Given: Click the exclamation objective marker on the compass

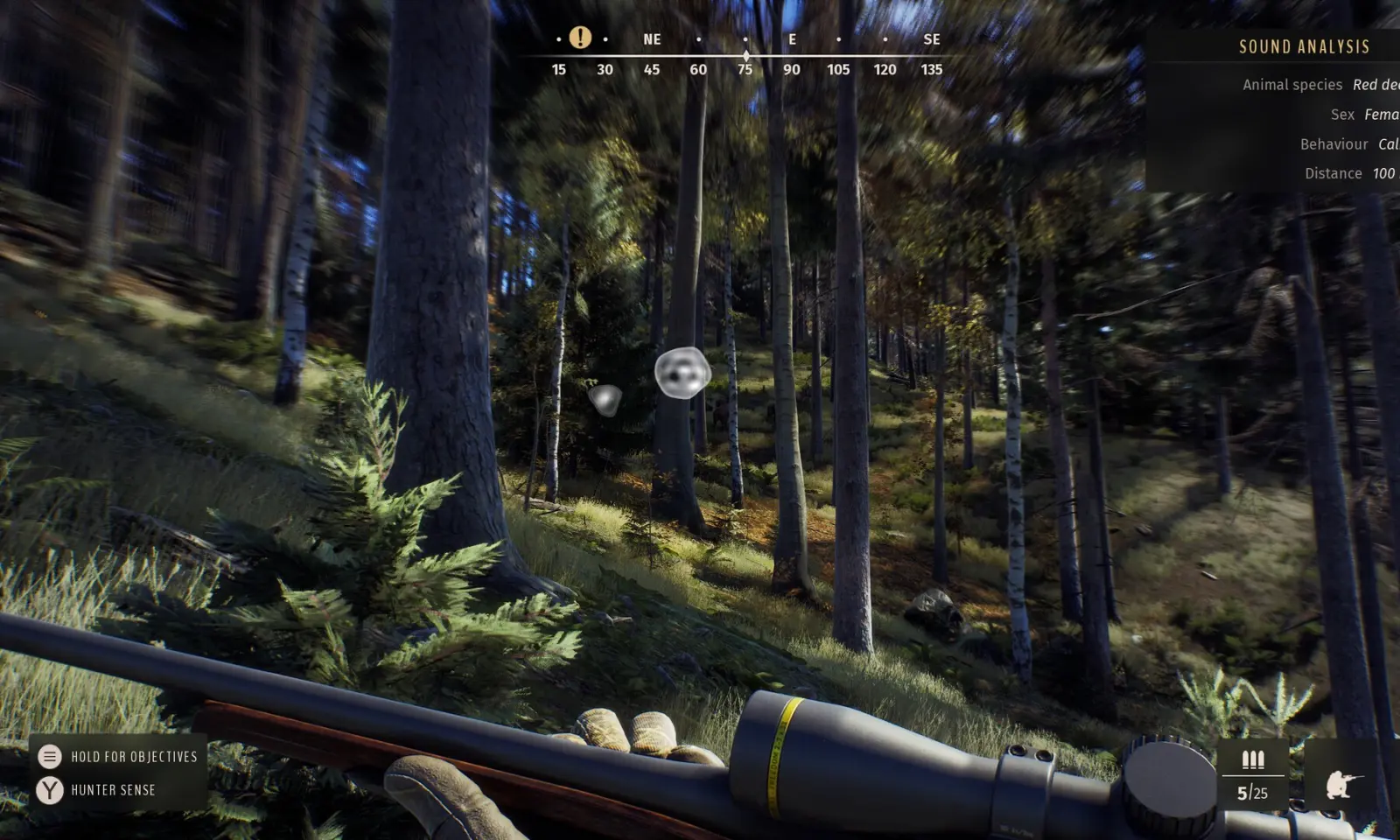Looking at the screenshot, I should 580,38.
